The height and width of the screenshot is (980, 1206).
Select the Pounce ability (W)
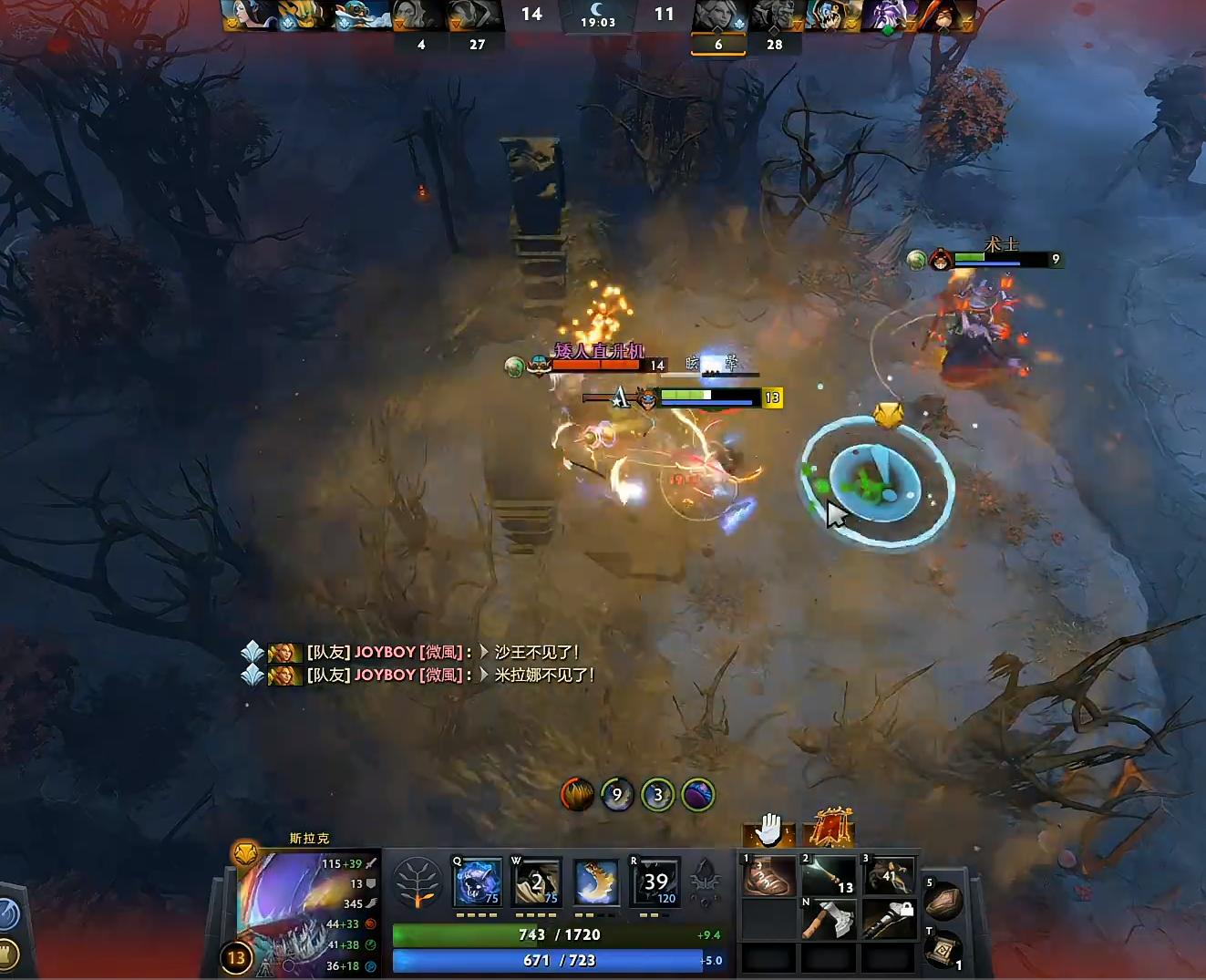[x=539, y=880]
